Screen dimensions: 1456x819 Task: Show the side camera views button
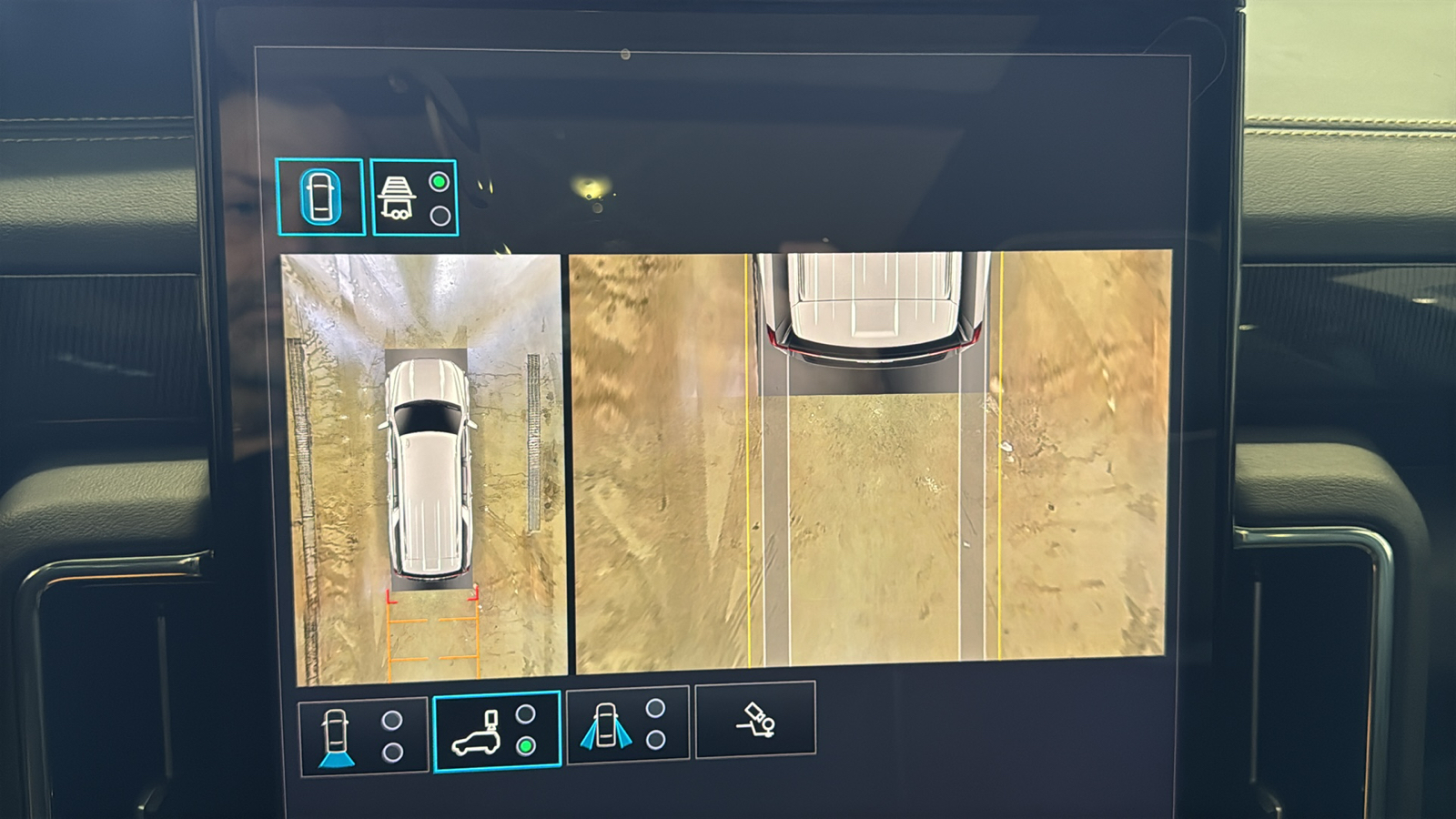(x=628, y=725)
